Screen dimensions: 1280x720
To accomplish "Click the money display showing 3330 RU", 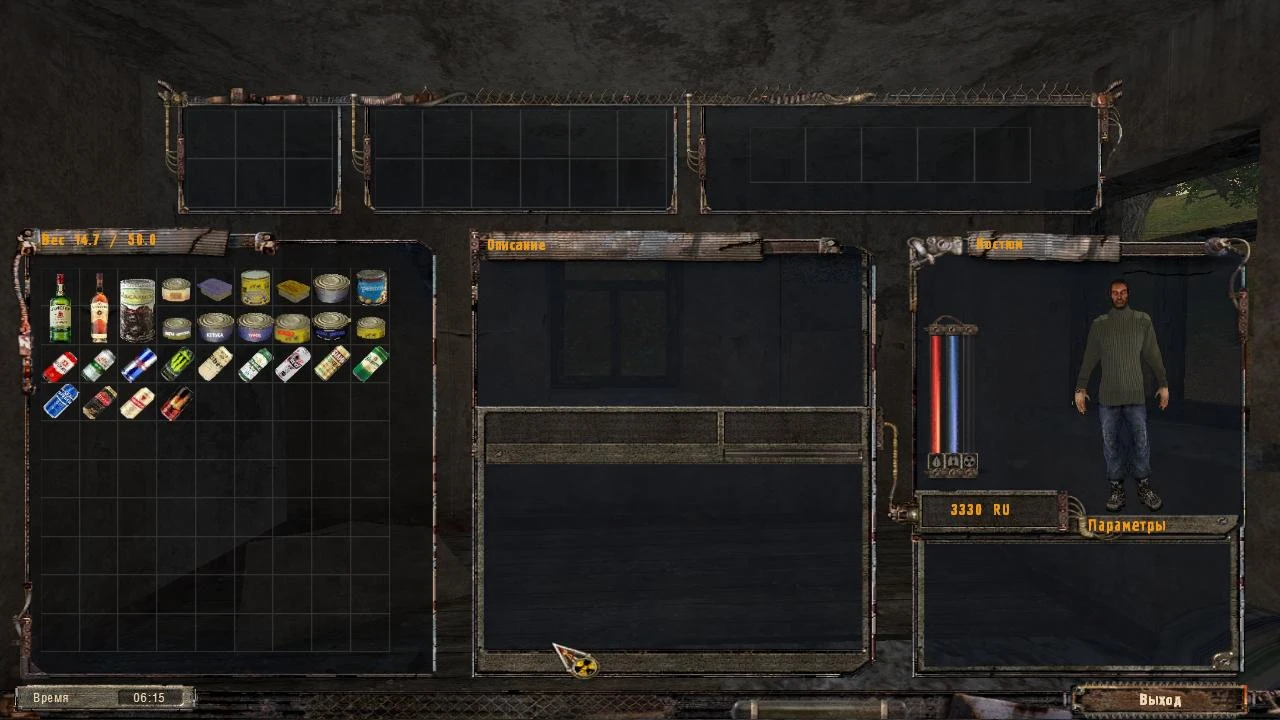I will pyautogui.click(x=981, y=510).
